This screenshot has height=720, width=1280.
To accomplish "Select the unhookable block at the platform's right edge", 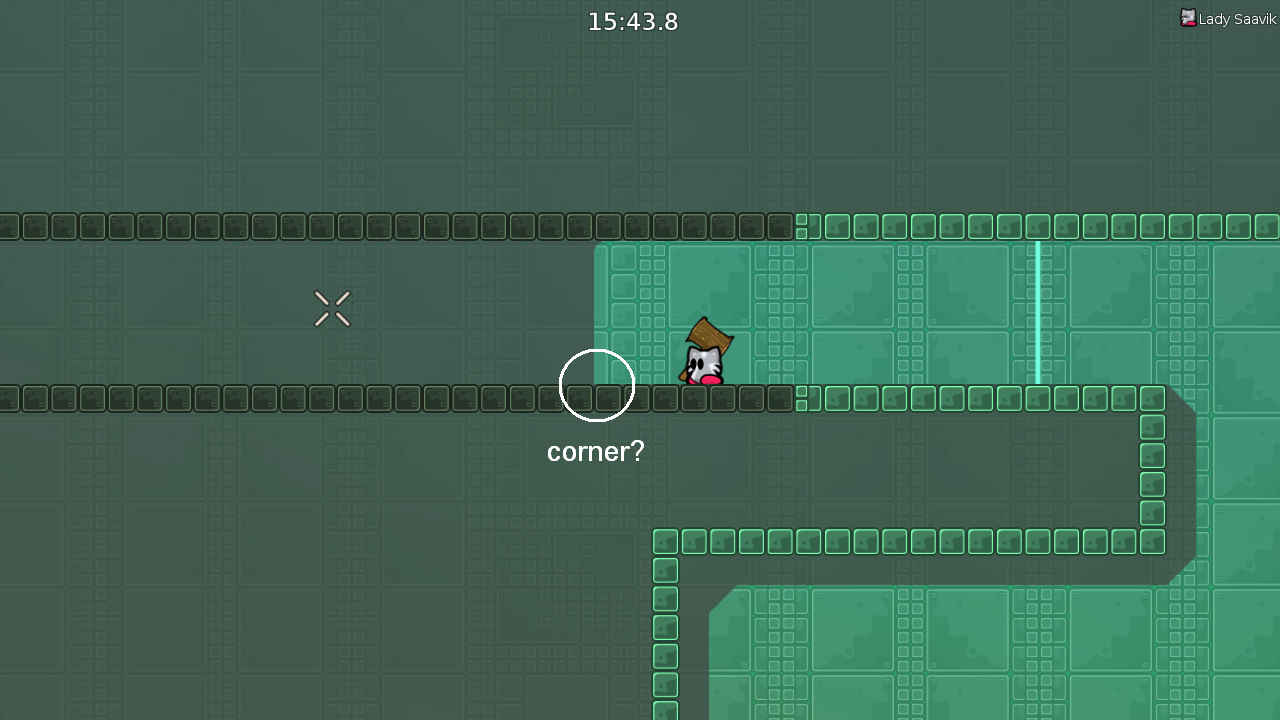I will 785,399.
